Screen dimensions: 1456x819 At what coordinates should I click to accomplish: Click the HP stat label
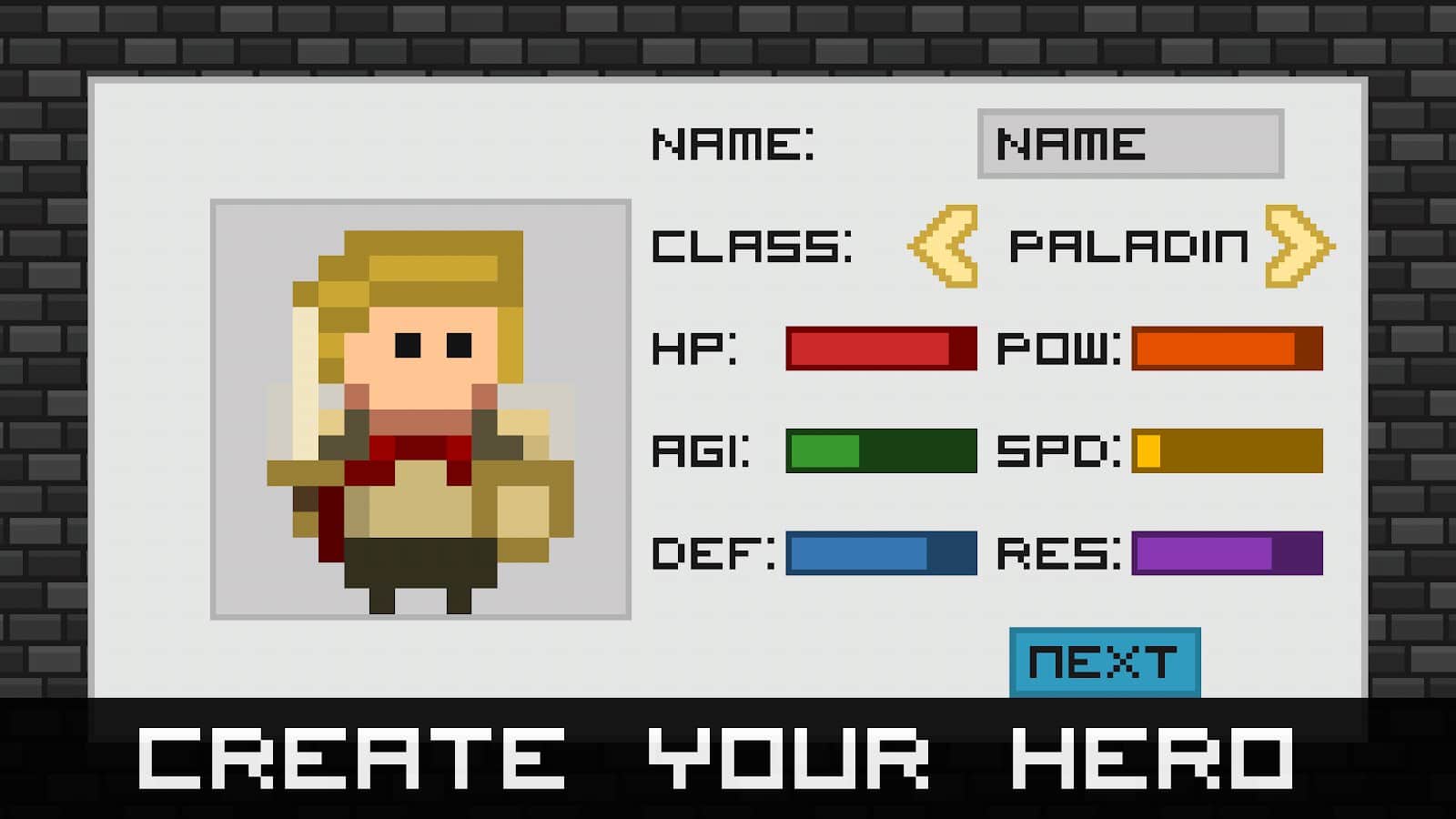[x=693, y=349]
